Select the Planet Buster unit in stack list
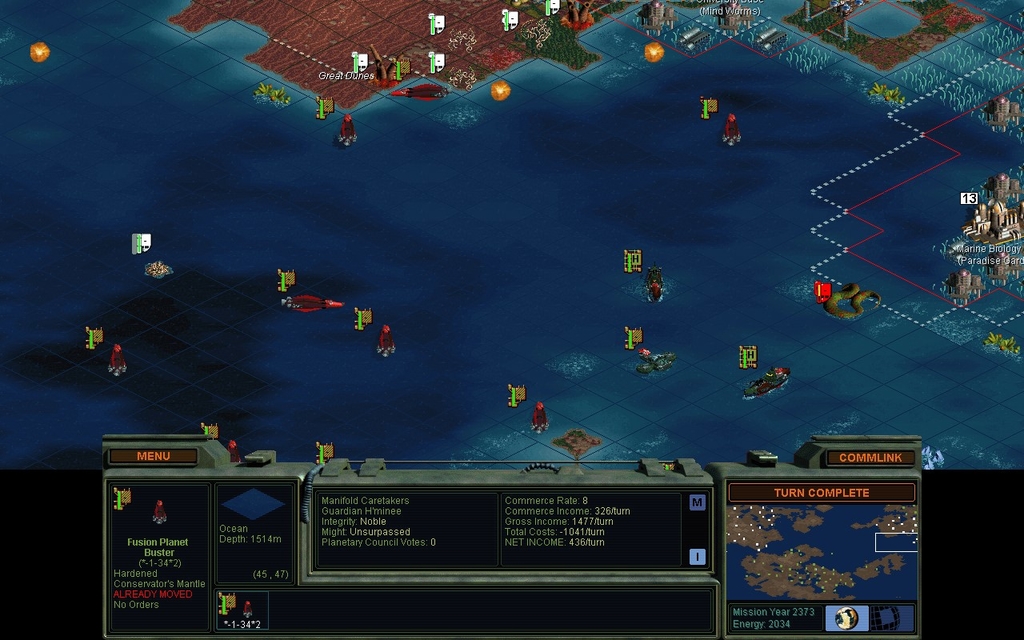Screen dimensions: 1024x640 [242, 609]
